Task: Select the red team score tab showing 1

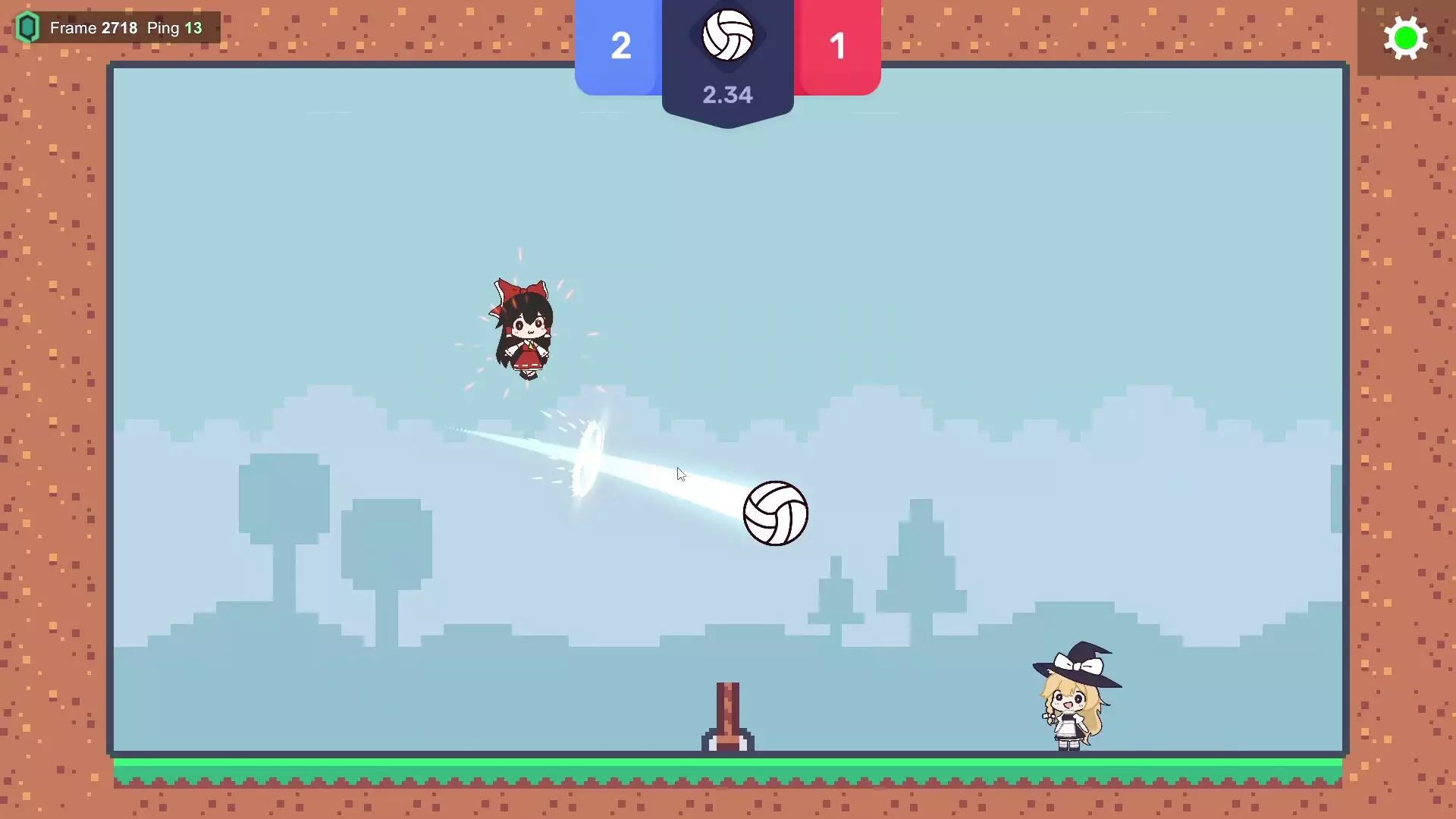Action: (837, 47)
